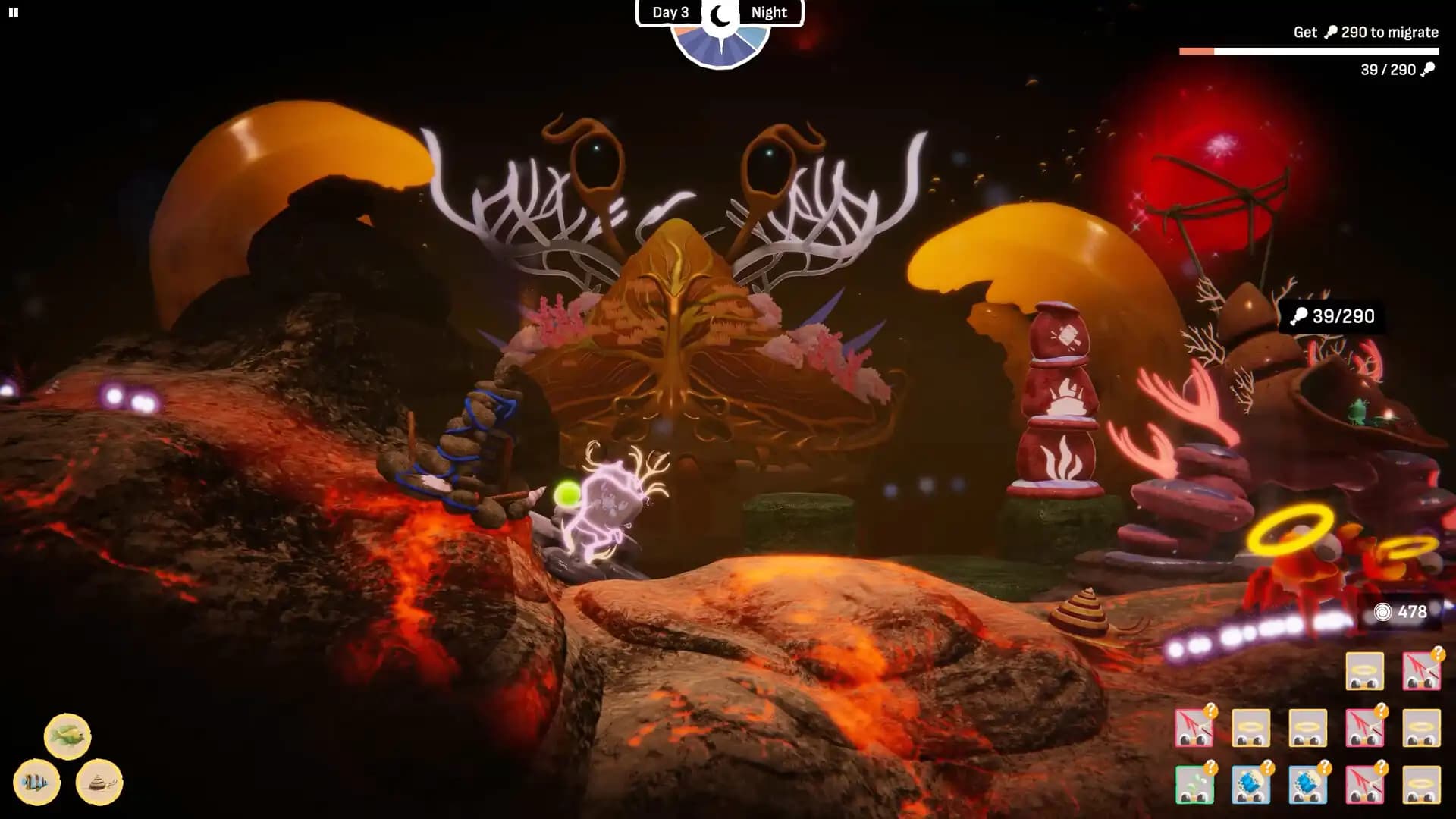Click the migration progress bar
This screenshot has width=1456, height=819.
tap(1308, 49)
